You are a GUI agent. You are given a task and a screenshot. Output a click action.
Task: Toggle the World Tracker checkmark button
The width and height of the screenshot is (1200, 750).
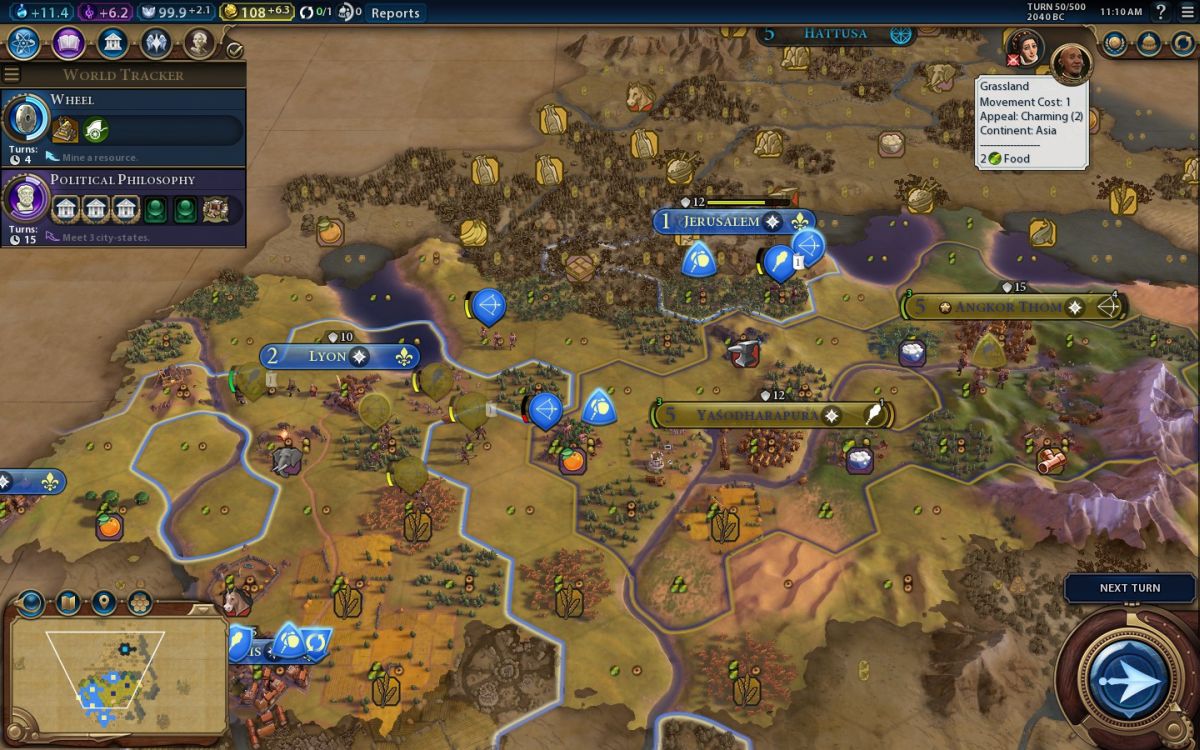pyautogui.click(x=235, y=49)
